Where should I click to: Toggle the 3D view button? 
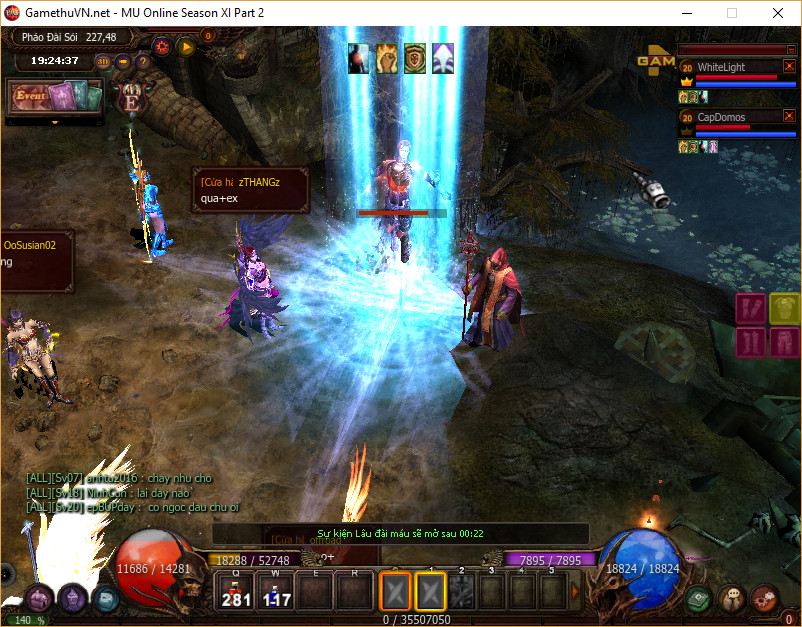104,61
